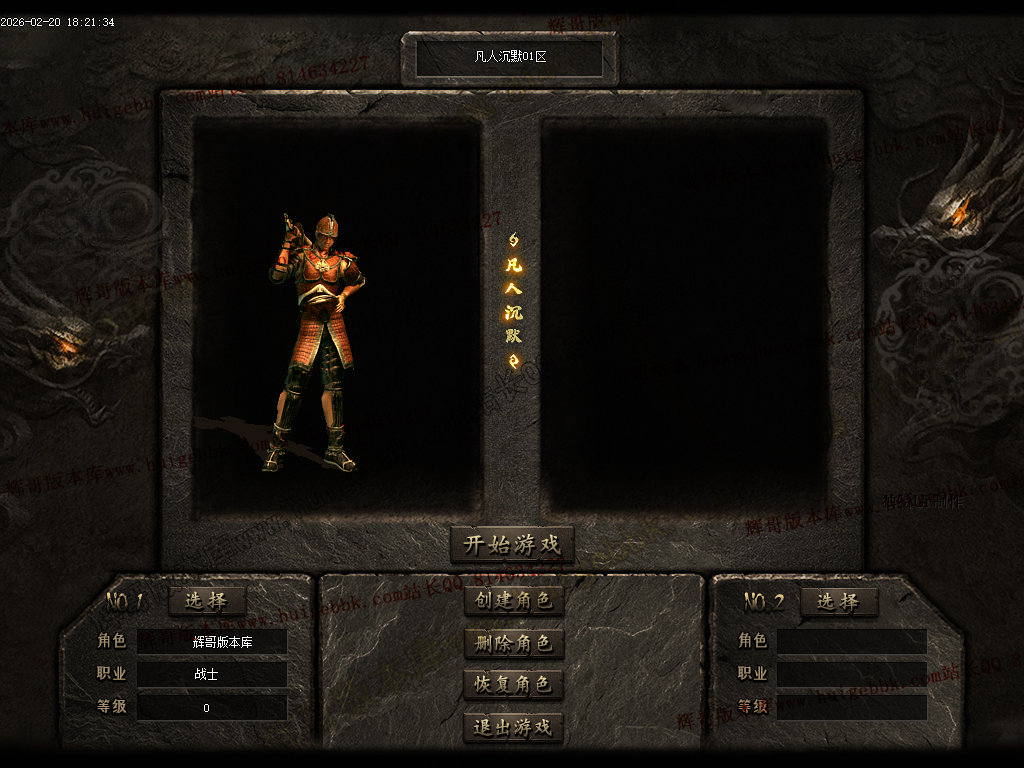Exit via the 退出游戏 button
1024x768 pixels.
(x=514, y=727)
